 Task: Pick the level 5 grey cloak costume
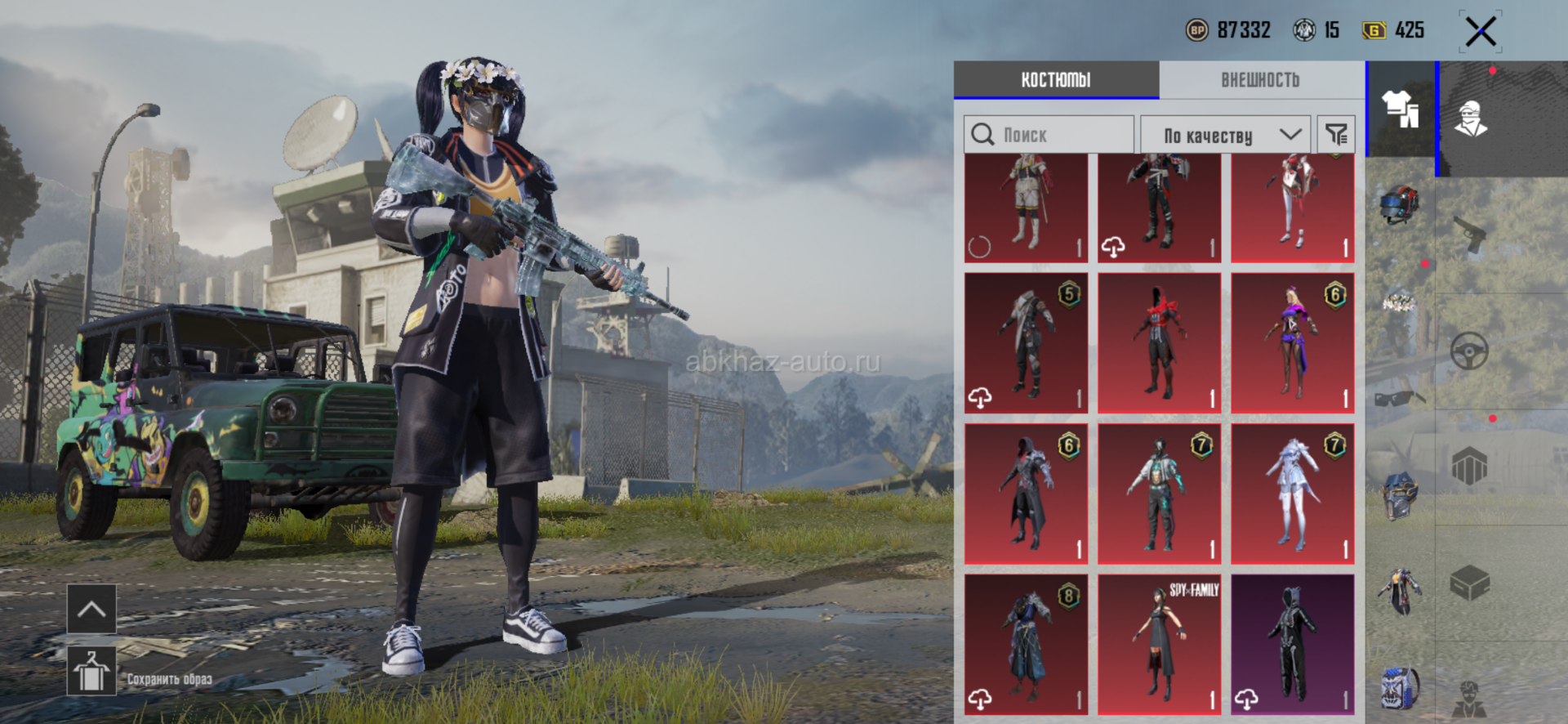tap(1026, 343)
